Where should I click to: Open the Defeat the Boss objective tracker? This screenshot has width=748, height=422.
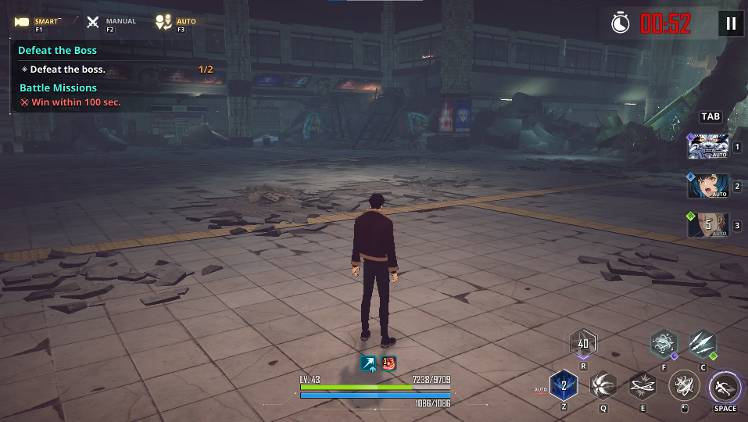click(57, 50)
